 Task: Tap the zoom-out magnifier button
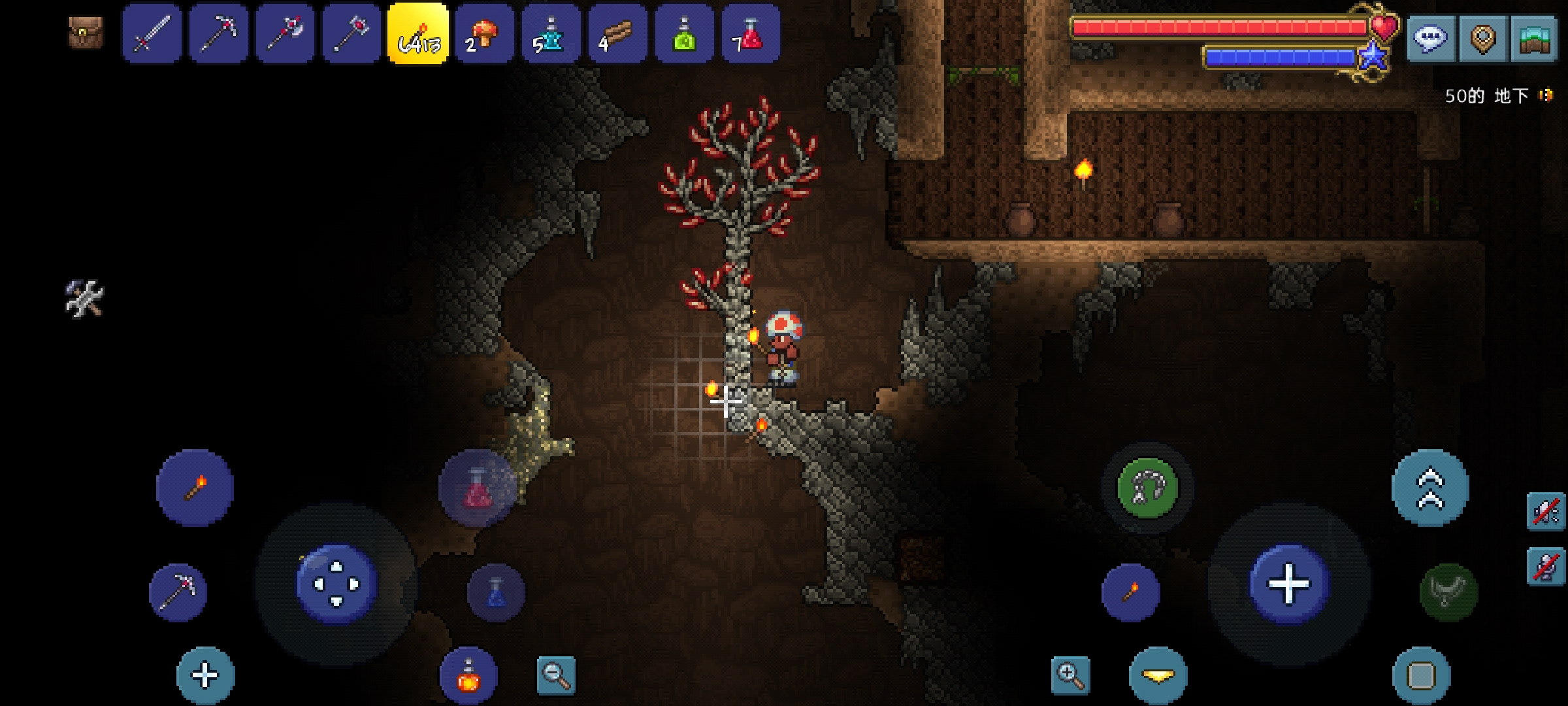556,675
